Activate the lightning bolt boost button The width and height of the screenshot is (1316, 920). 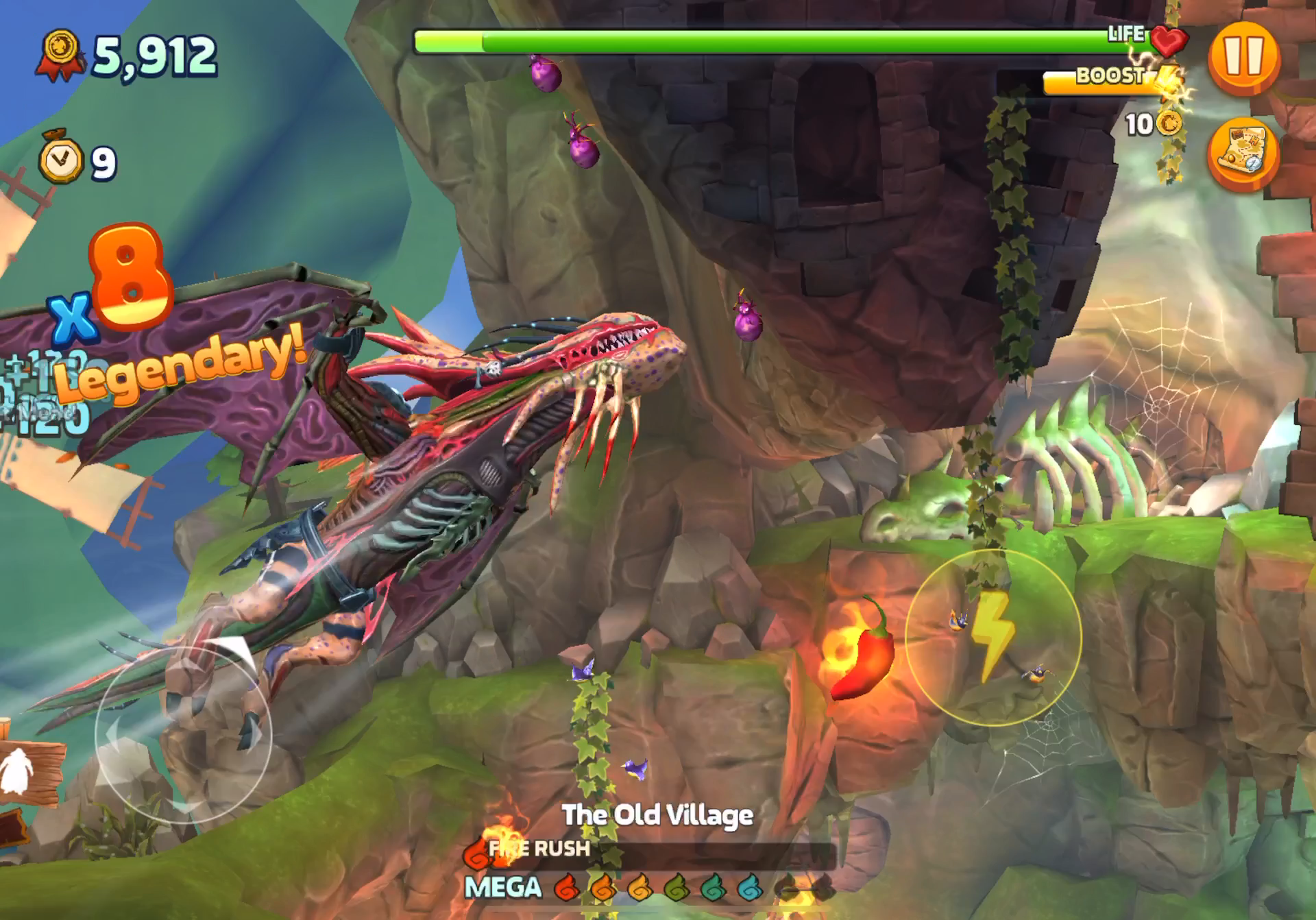[993, 638]
